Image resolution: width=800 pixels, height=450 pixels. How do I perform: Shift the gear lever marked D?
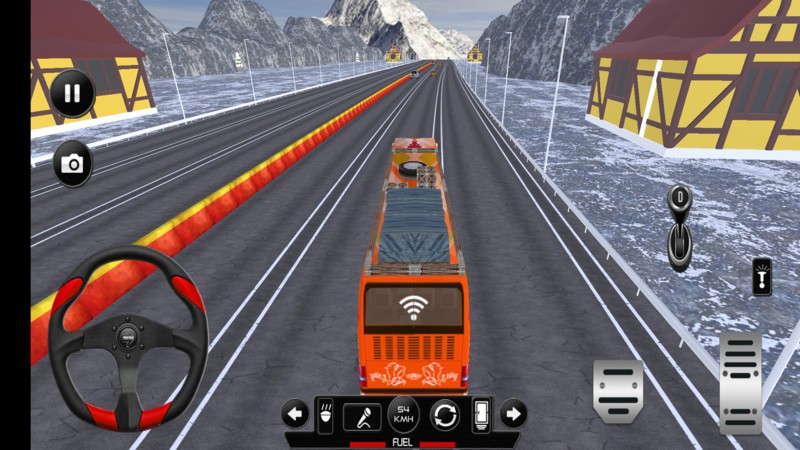(x=680, y=227)
